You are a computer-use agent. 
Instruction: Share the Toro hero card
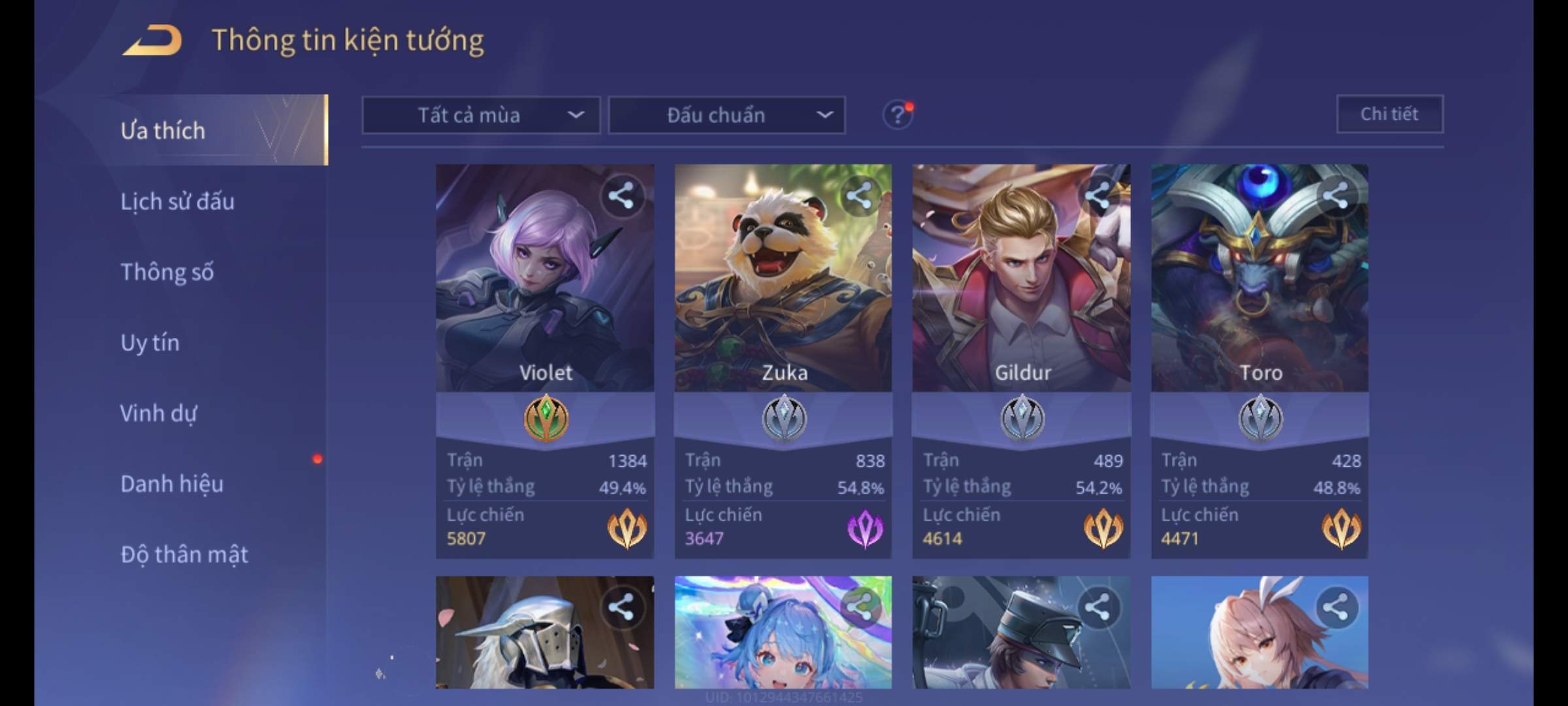[x=1335, y=195]
